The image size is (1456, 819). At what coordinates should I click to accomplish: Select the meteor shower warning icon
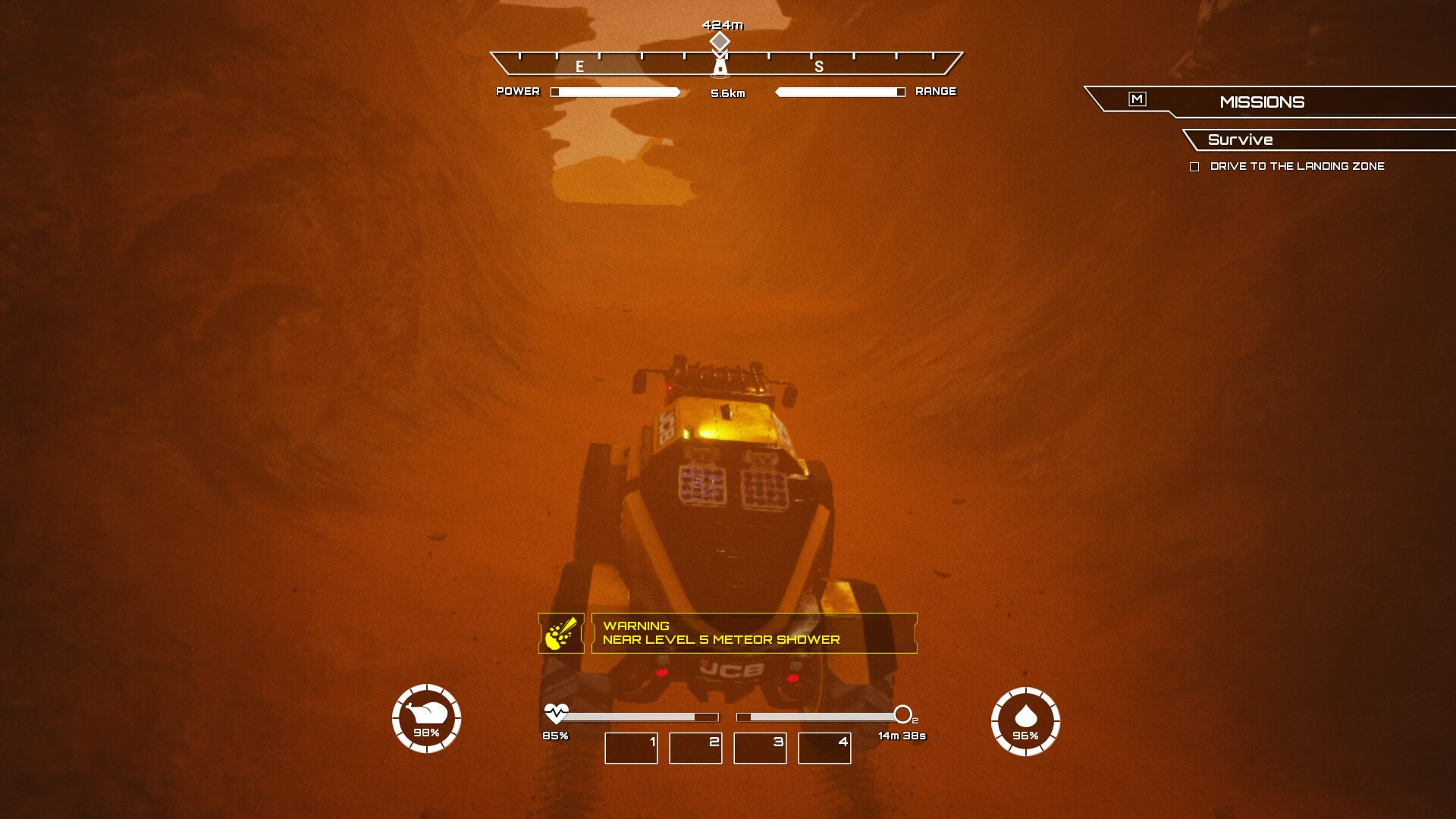(561, 633)
